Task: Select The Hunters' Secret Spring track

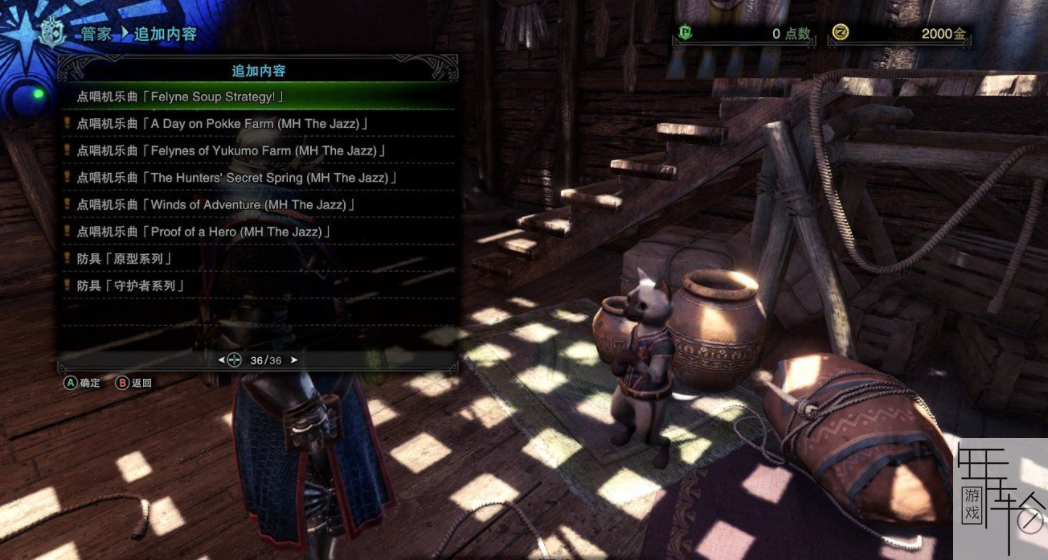Action: click(x=237, y=178)
